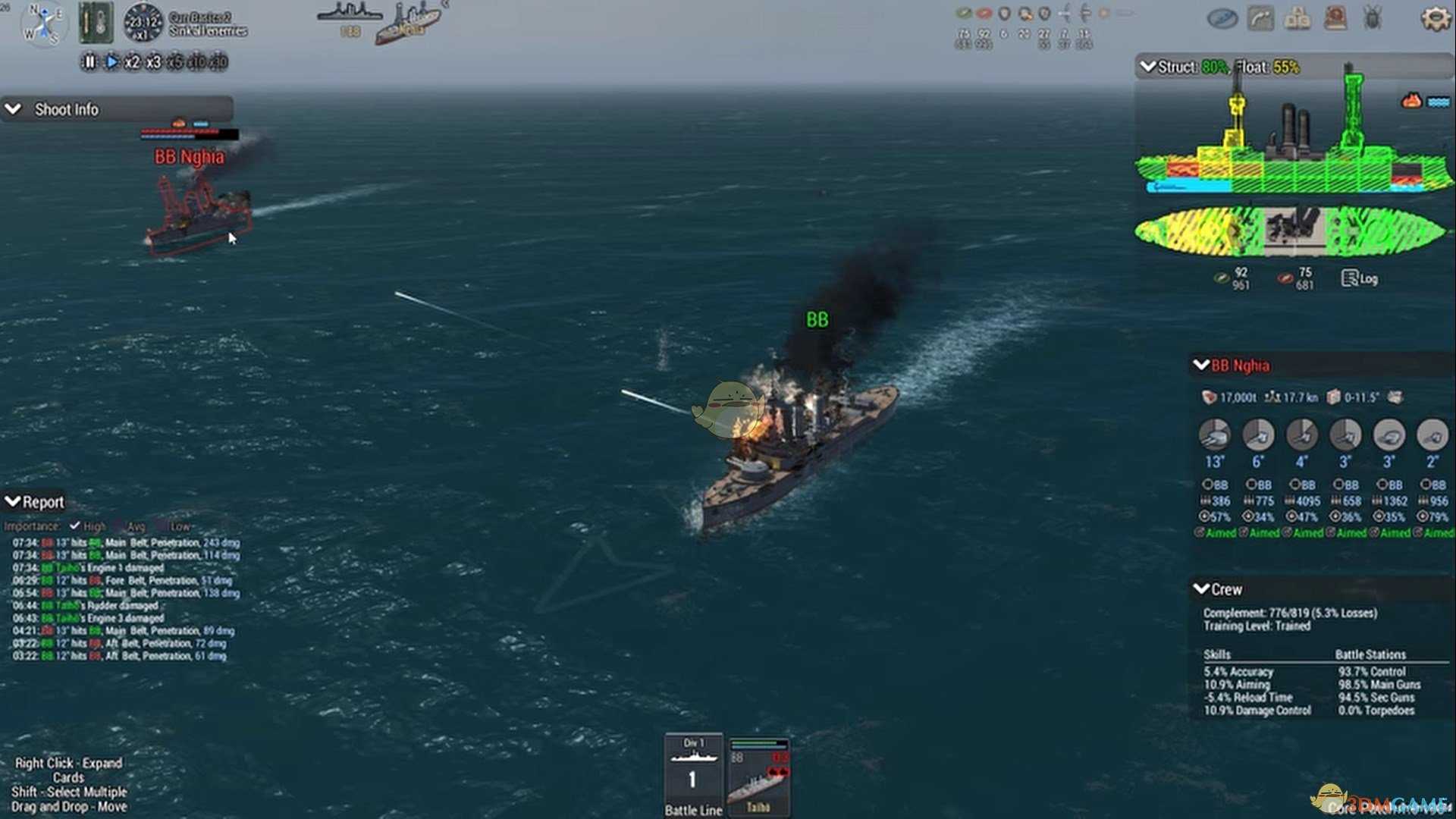Collapse the Crew panel
Image resolution: width=1456 pixels, height=819 pixels.
pyautogui.click(x=1200, y=589)
